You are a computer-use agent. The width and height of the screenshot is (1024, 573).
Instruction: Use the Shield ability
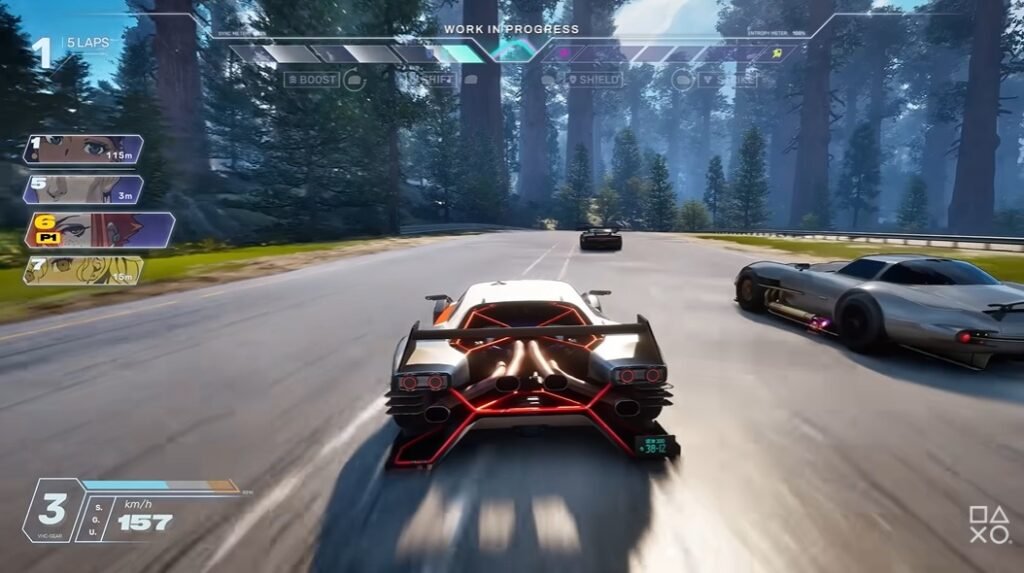[594, 79]
